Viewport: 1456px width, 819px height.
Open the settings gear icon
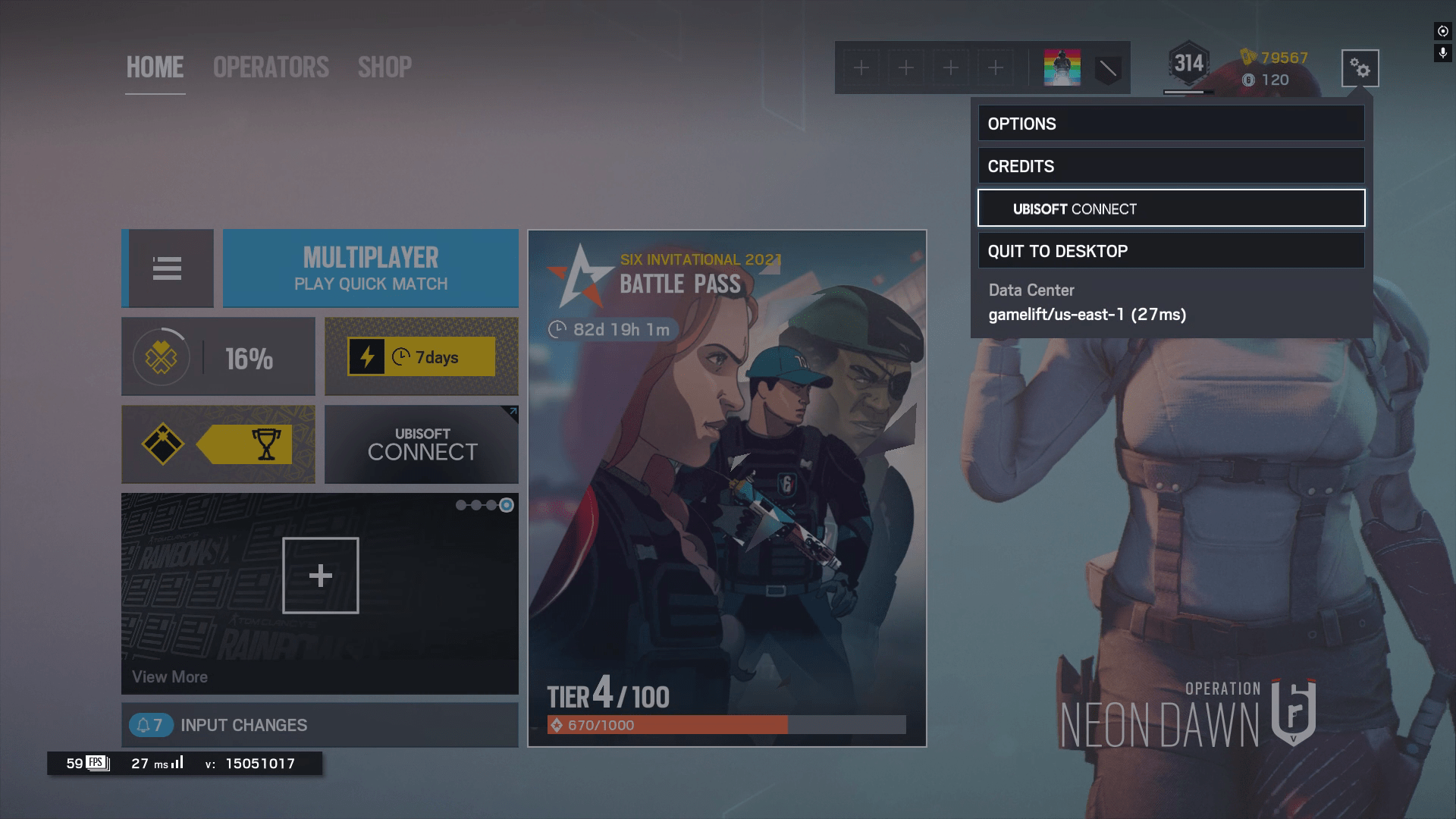coord(1360,67)
